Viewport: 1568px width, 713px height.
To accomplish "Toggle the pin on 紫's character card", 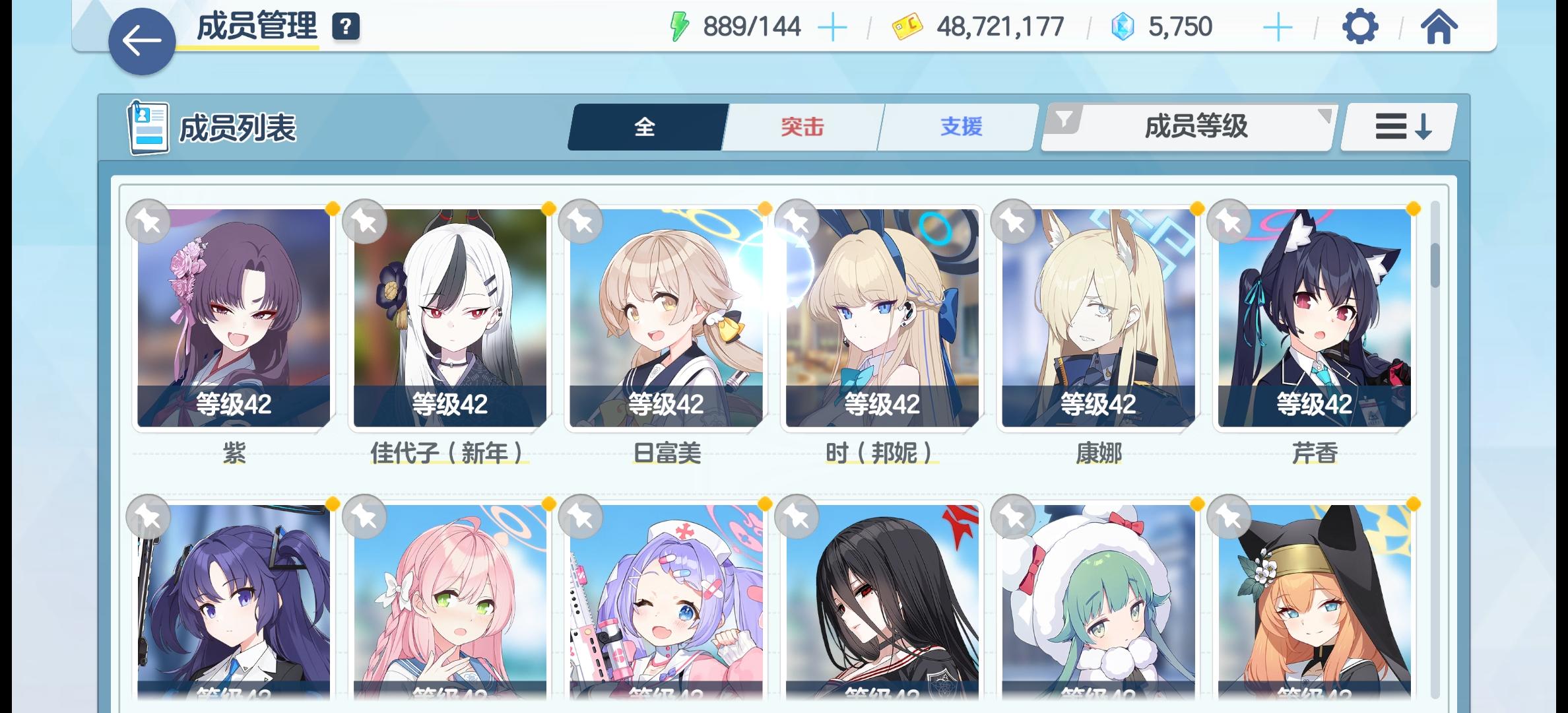I will coord(149,222).
